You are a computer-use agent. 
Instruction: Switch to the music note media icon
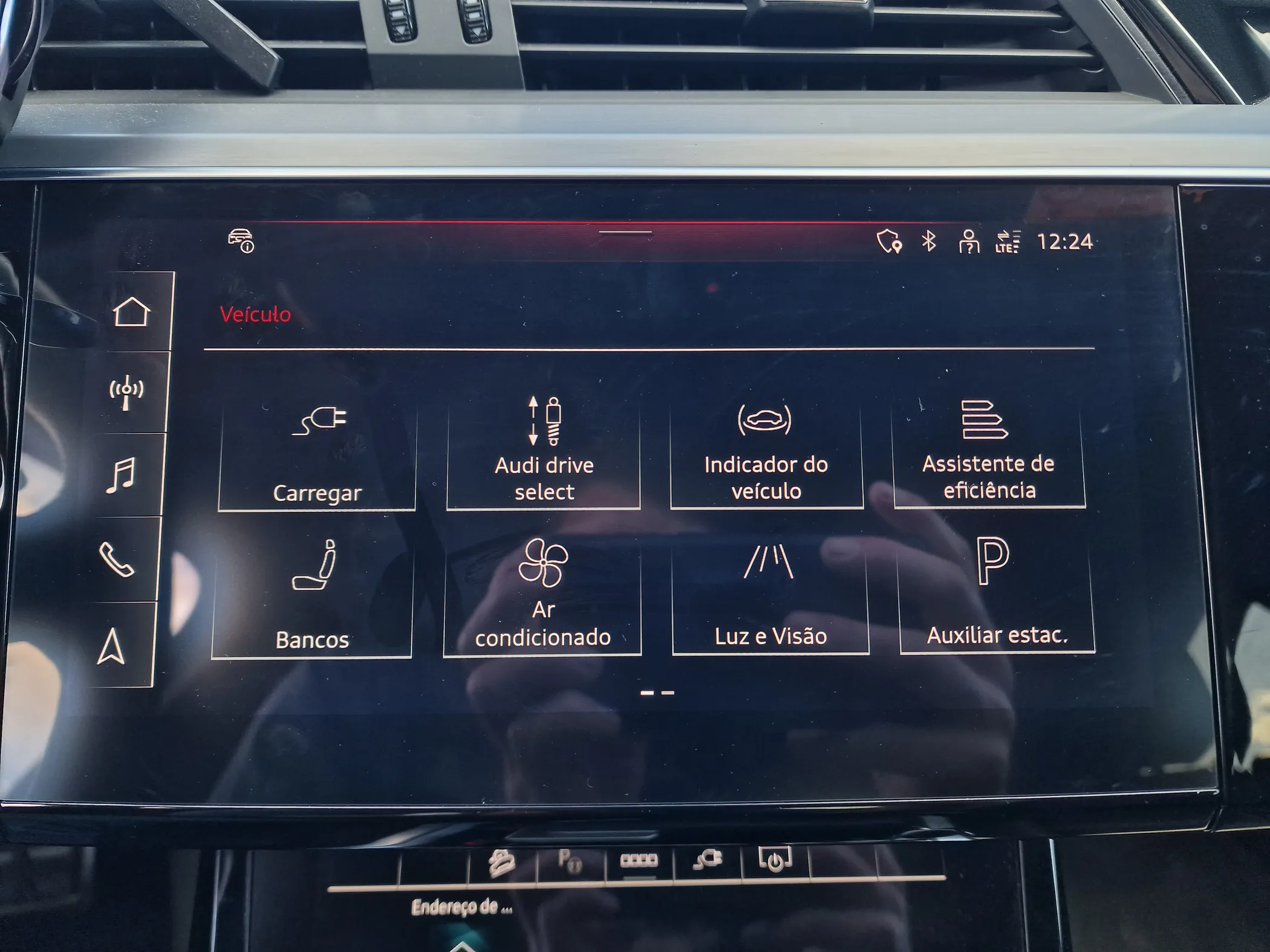[x=120, y=475]
